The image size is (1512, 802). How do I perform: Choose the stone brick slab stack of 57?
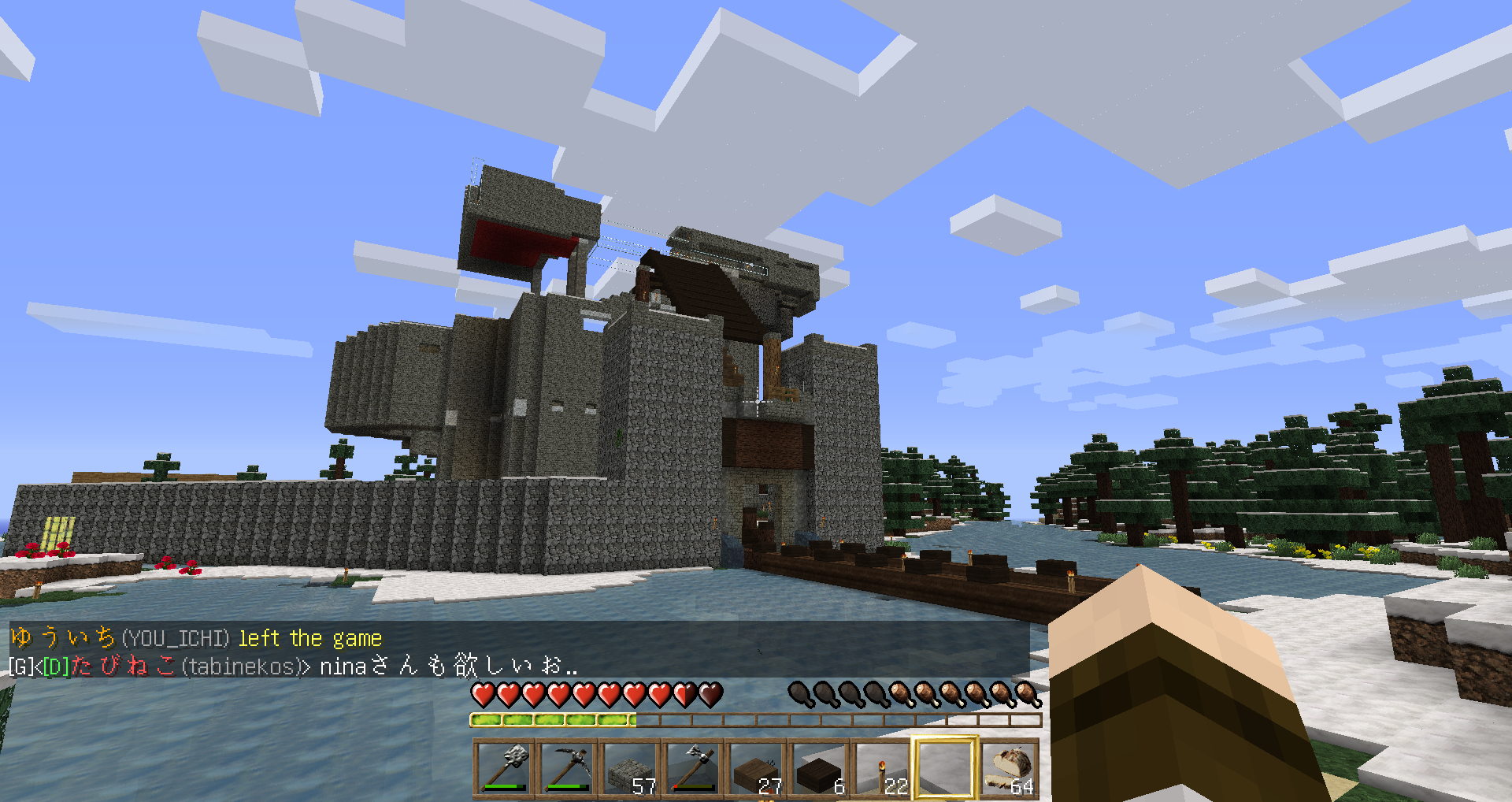[631, 768]
